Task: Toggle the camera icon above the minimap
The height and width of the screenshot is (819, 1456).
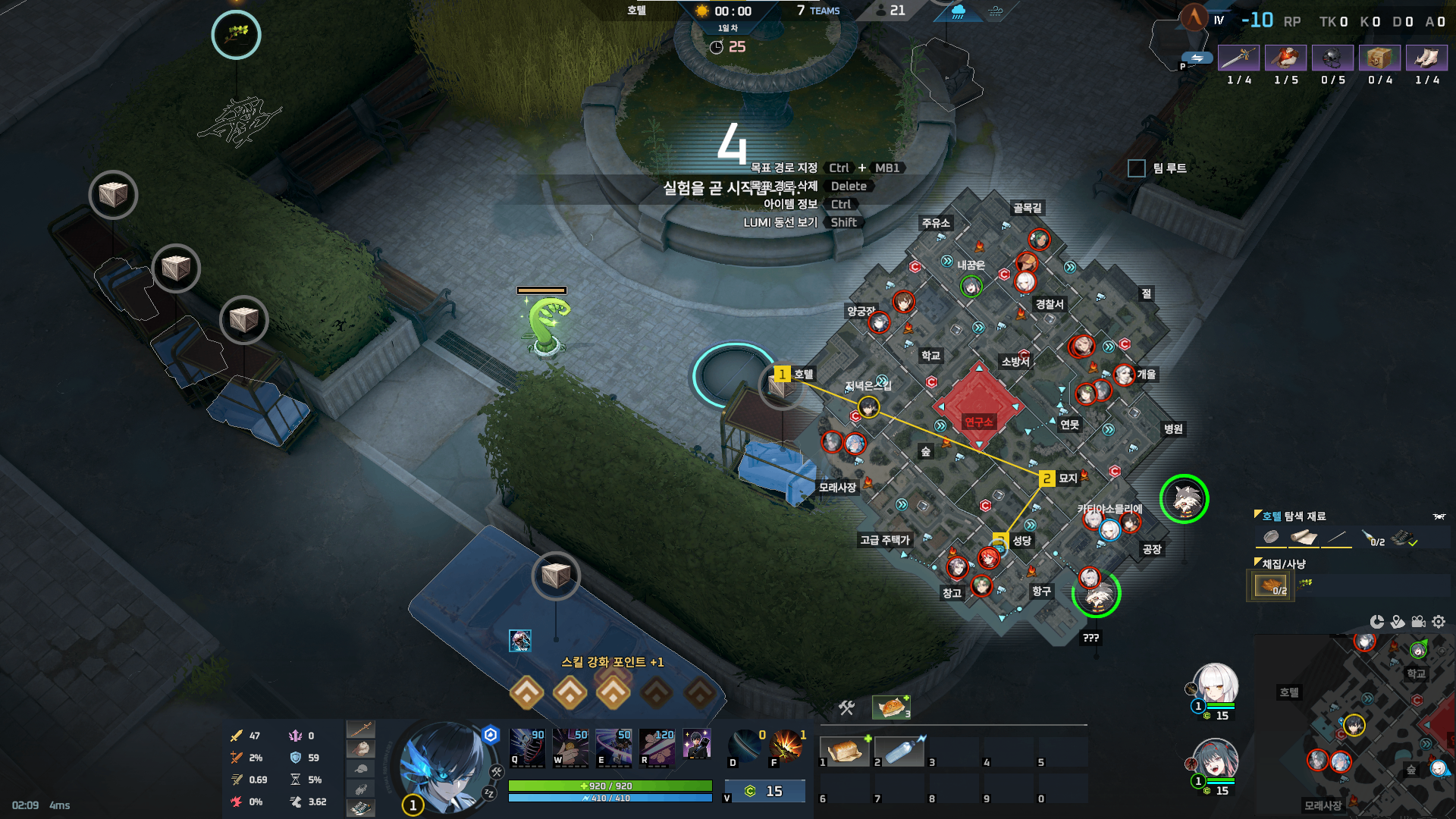Action: pyautogui.click(x=1418, y=622)
